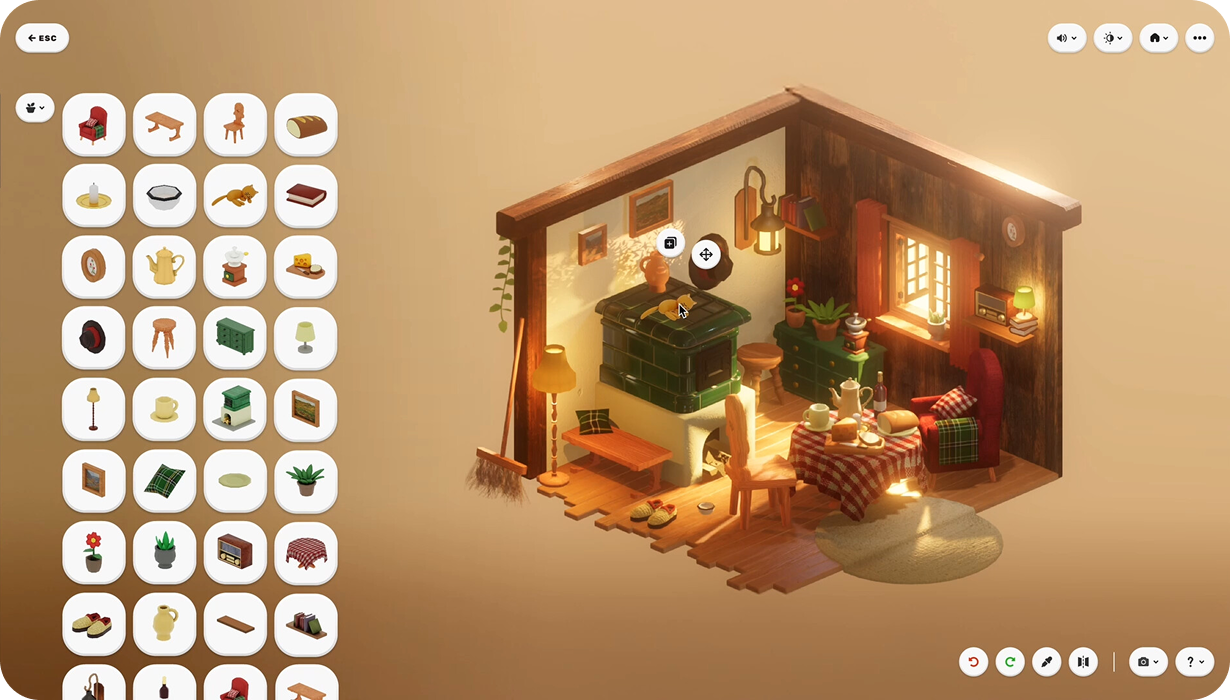The width and height of the screenshot is (1230, 700).
Task: Select the vintage radio item
Action: 235,552
